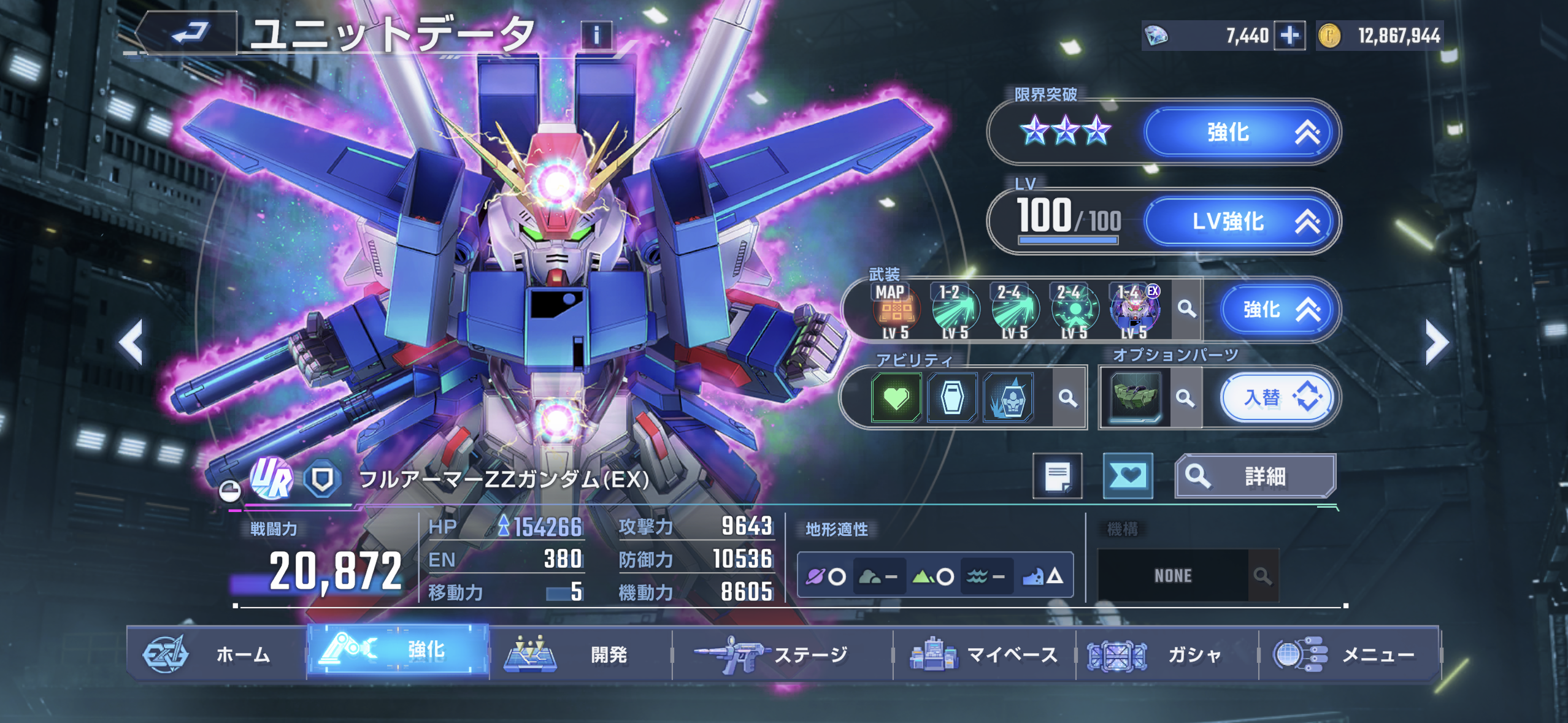Open unit 詳細 details
The image size is (1568, 723).
[x=1255, y=476]
